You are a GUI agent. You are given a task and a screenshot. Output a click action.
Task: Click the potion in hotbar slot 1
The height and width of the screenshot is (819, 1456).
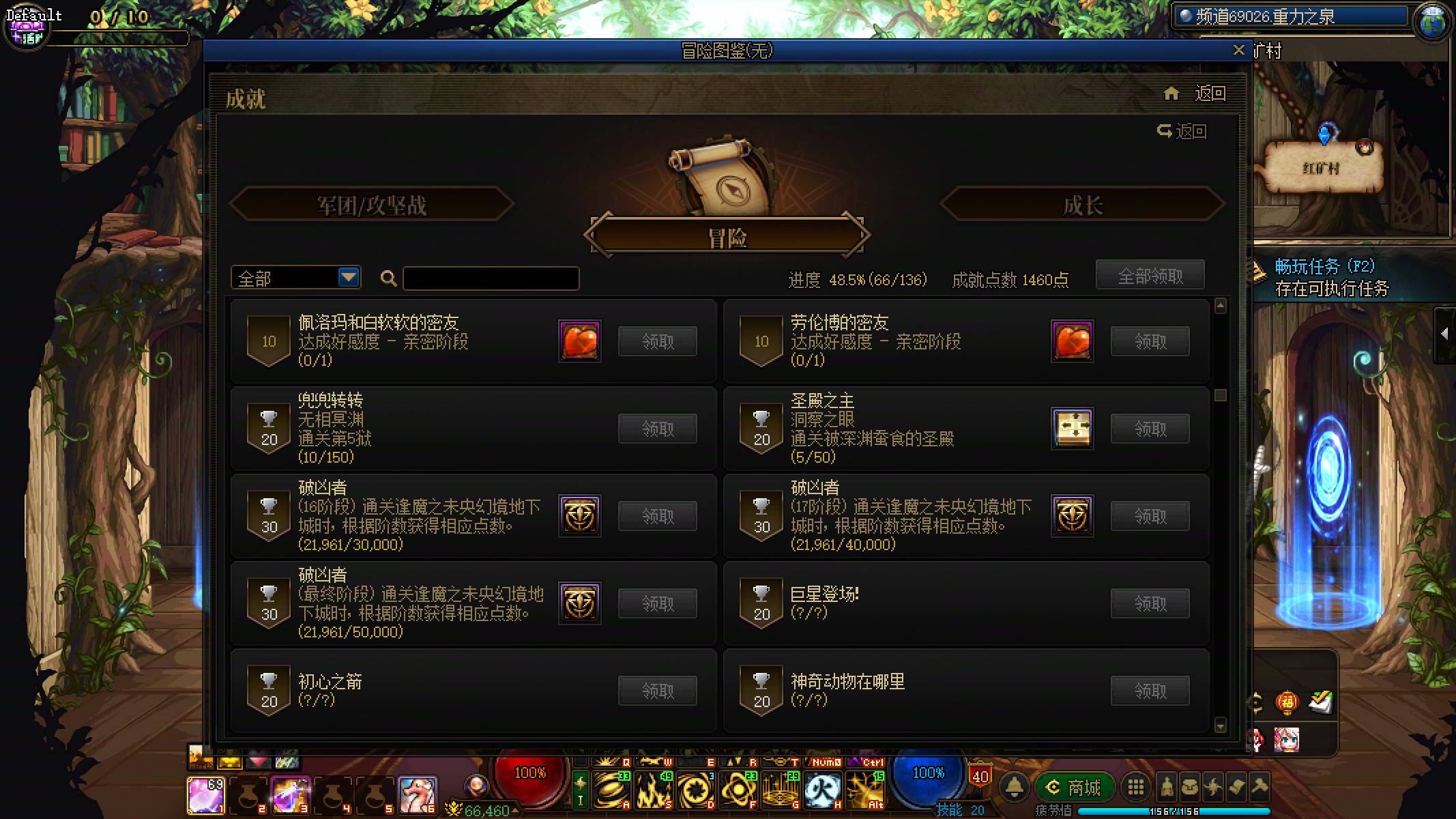pyautogui.click(x=207, y=794)
